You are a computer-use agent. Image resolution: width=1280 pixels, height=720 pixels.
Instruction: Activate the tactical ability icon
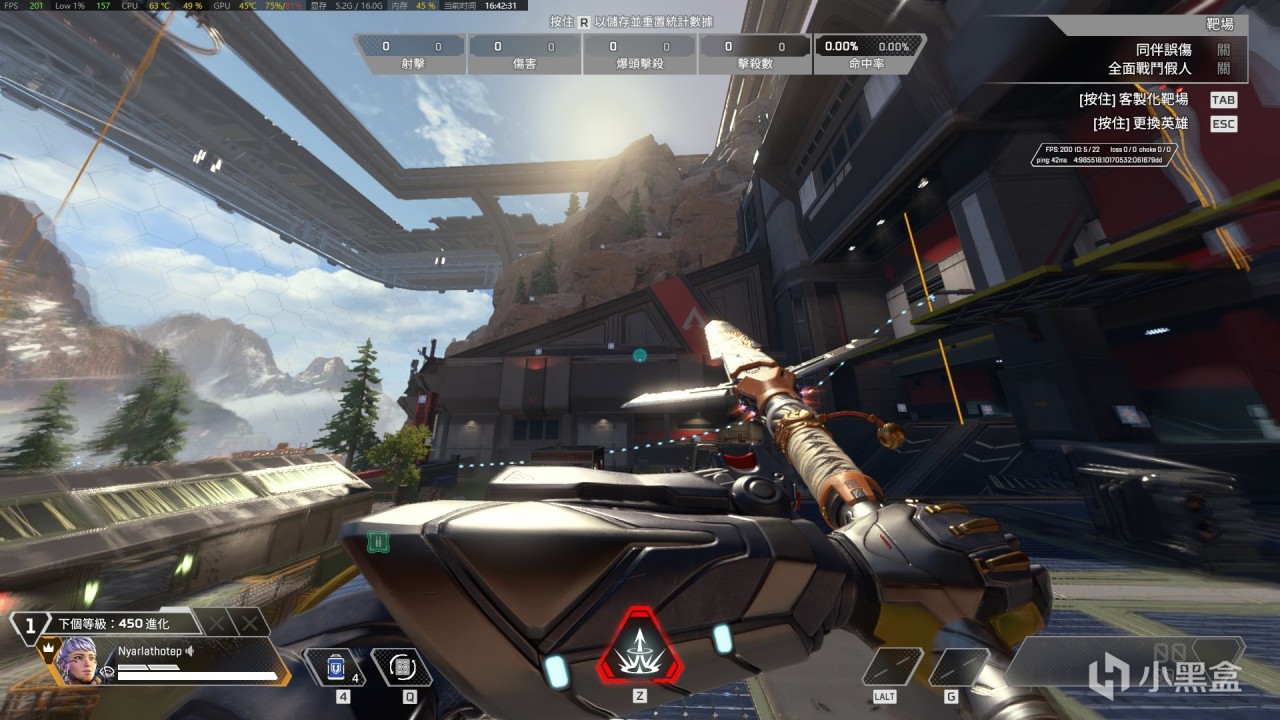tap(401, 667)
